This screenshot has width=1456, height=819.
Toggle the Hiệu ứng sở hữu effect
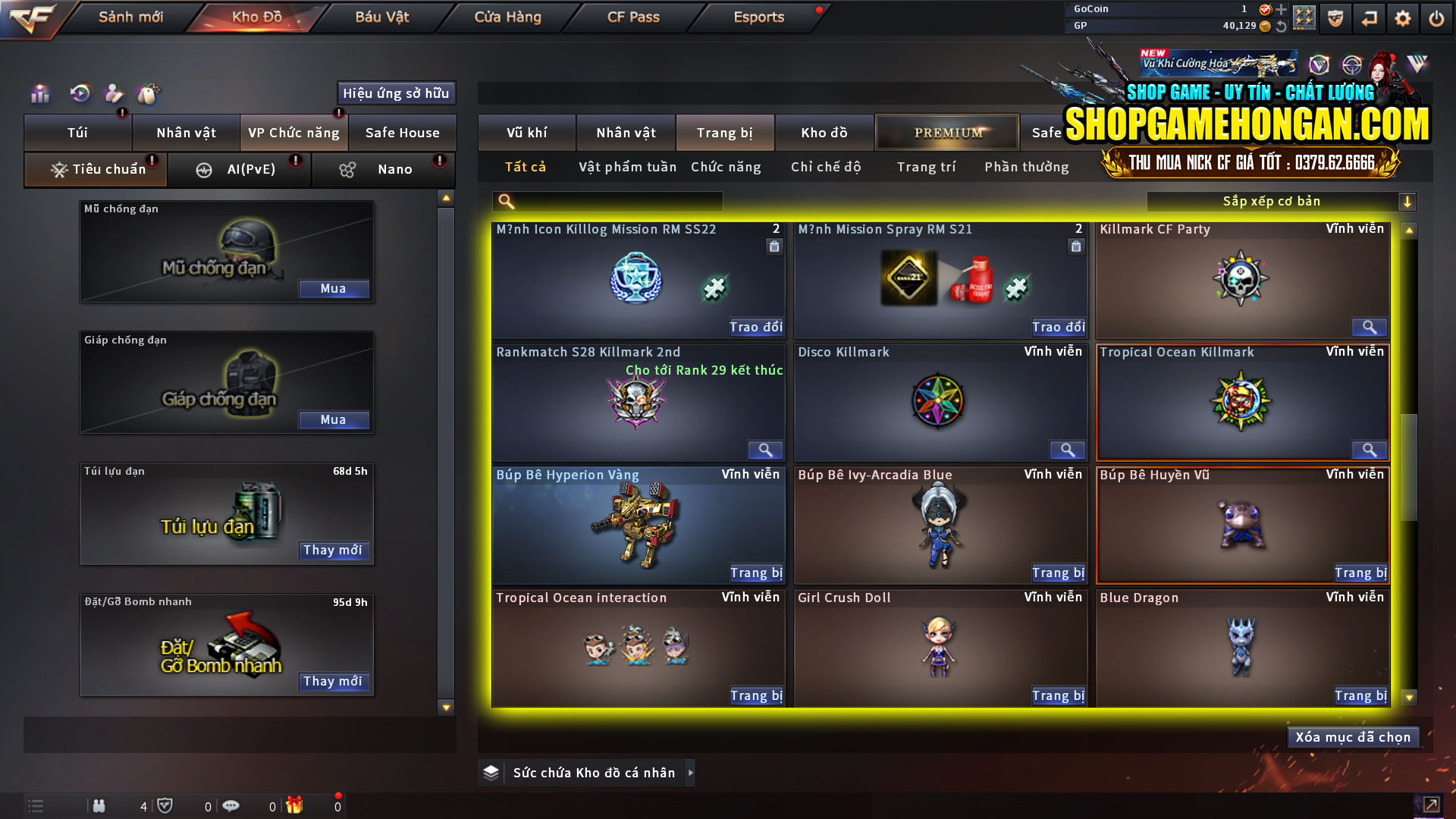tap(395, 93)
